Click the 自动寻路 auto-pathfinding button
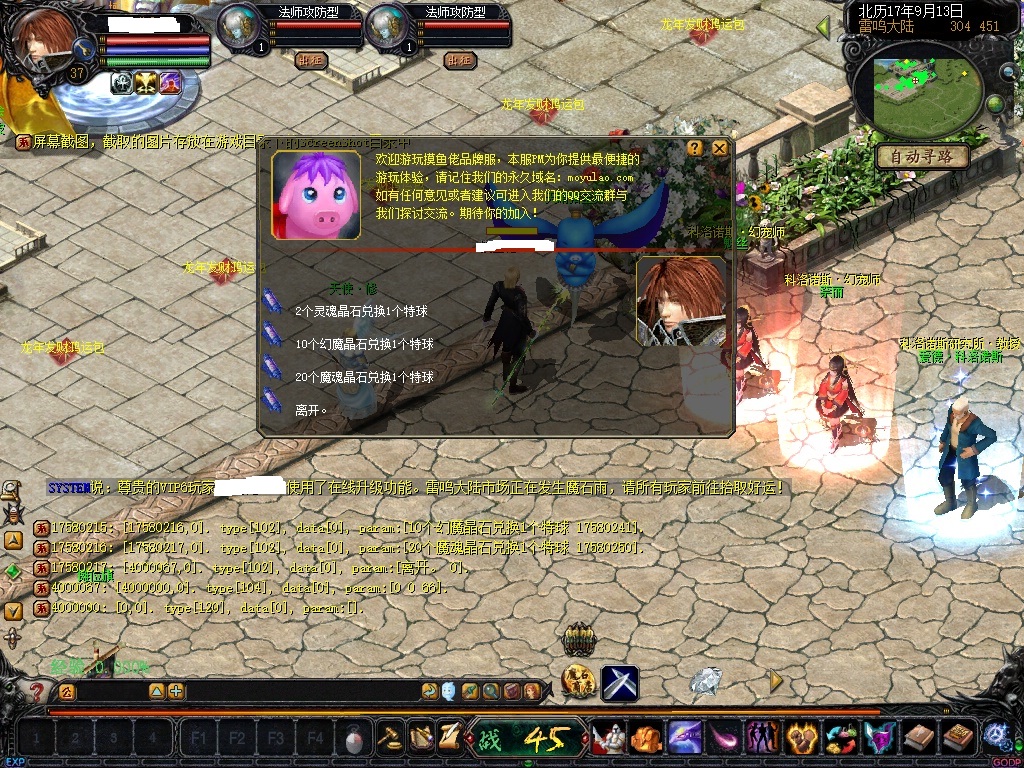The image size is (1024, 768). click(921, 157)
